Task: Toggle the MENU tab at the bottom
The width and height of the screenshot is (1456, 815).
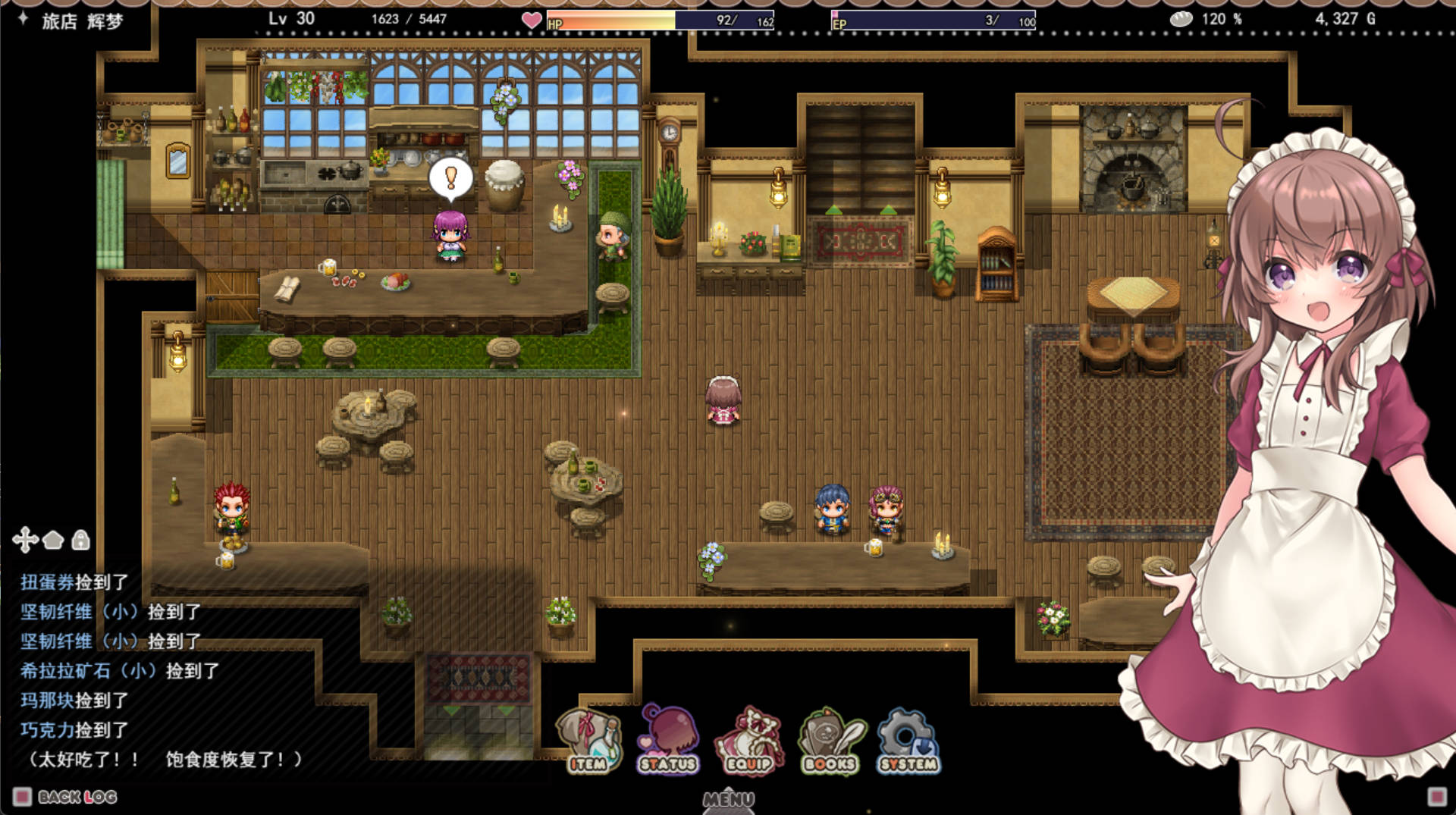Action: [728, 799]
